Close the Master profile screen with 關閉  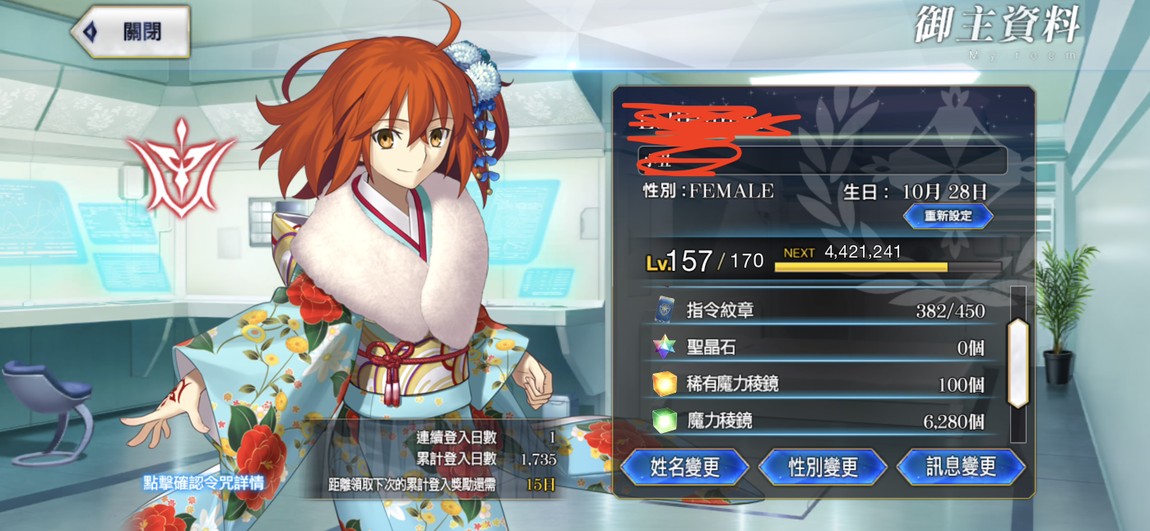tap(130, 31)
